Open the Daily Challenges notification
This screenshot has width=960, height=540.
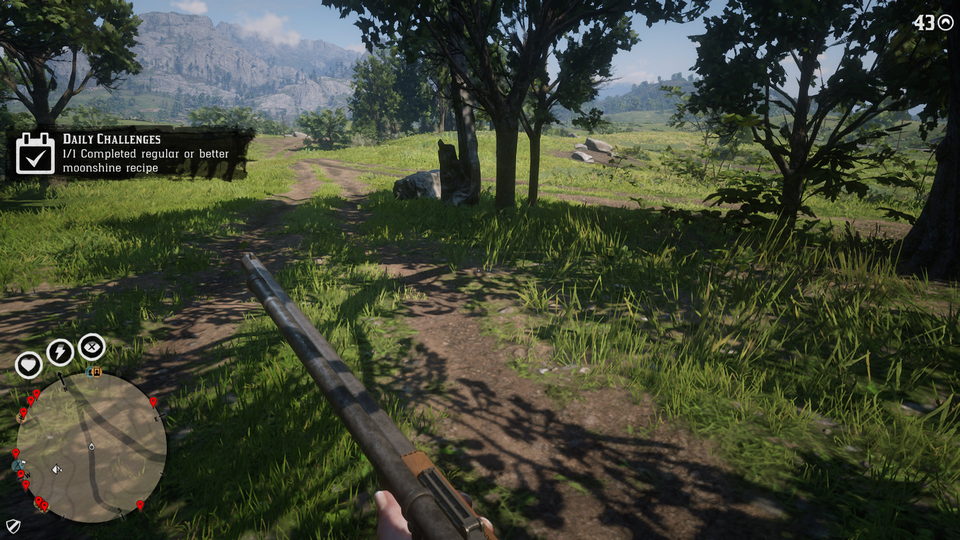pyautogui.click(x=130, y=154)
